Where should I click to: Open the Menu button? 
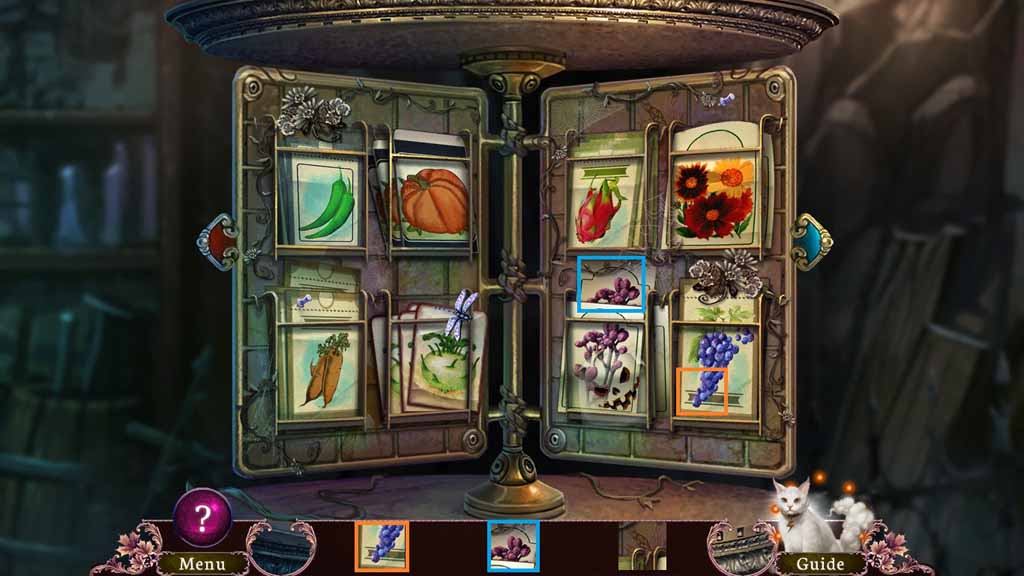click(x=202, y=563)
